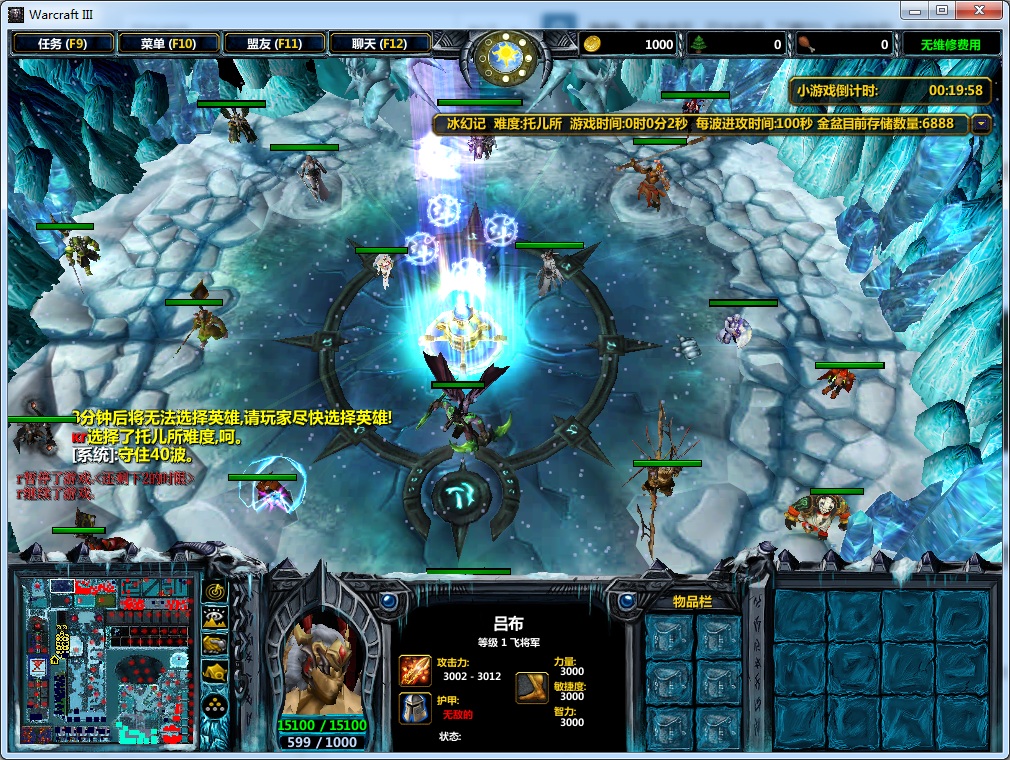Click the gold coin resource icon

click(592, 44)
